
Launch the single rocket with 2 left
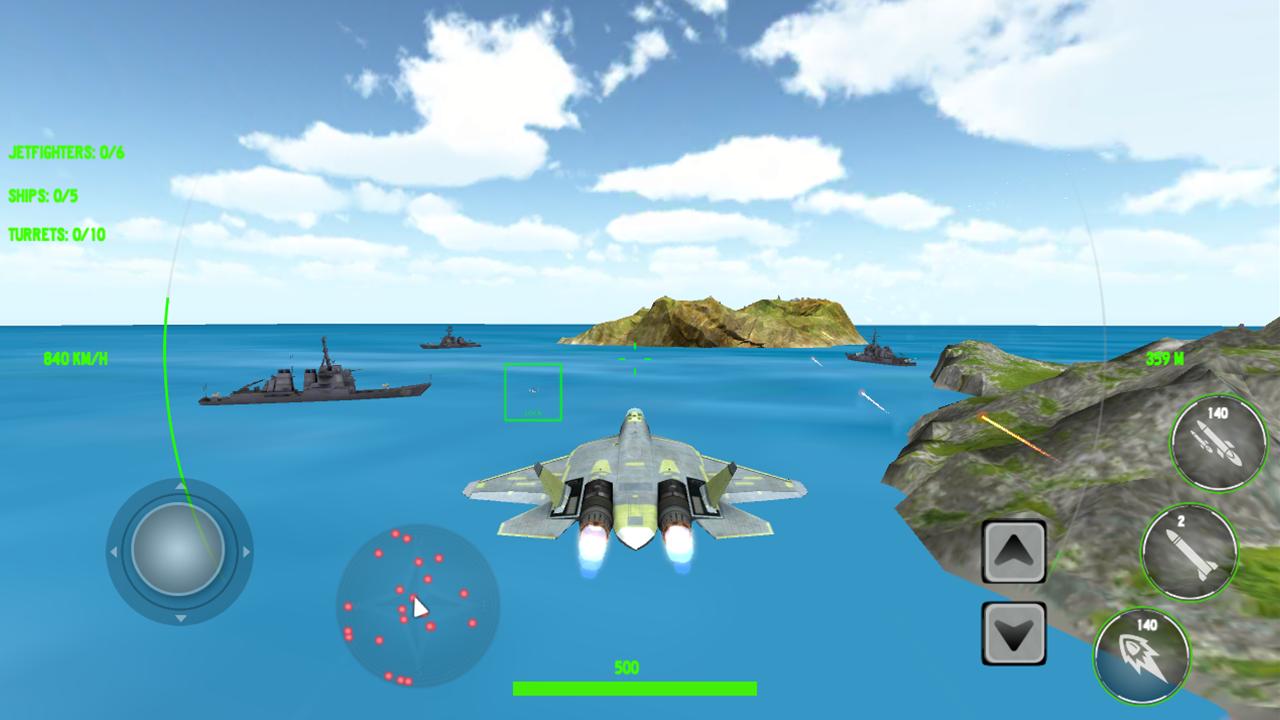(1189, 551)
